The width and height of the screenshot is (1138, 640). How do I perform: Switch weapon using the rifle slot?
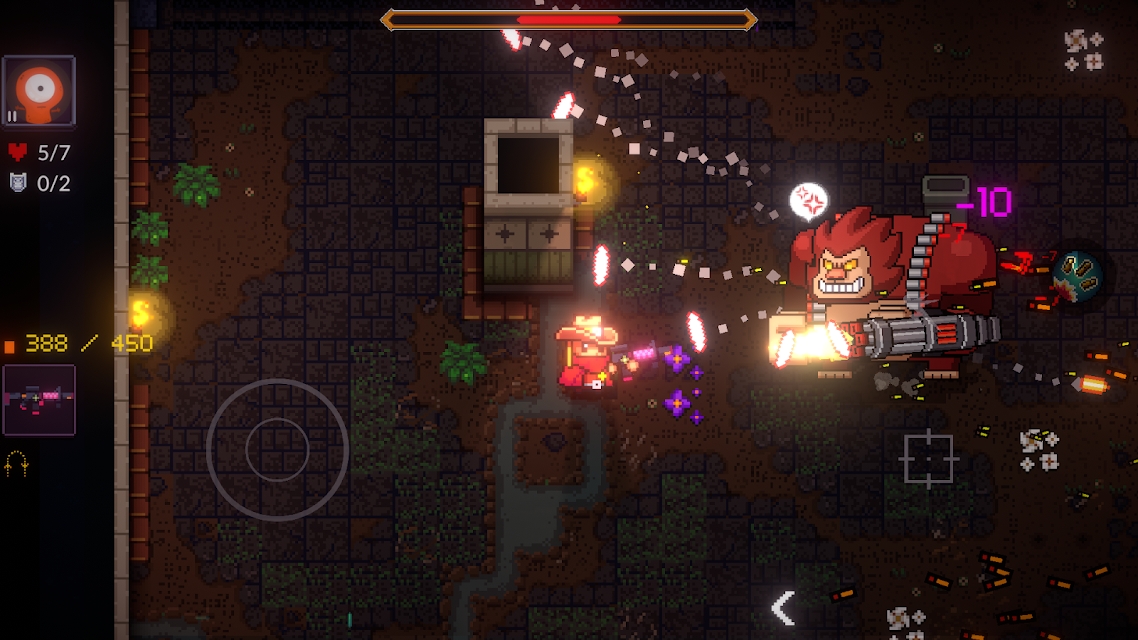pos(39,399)
